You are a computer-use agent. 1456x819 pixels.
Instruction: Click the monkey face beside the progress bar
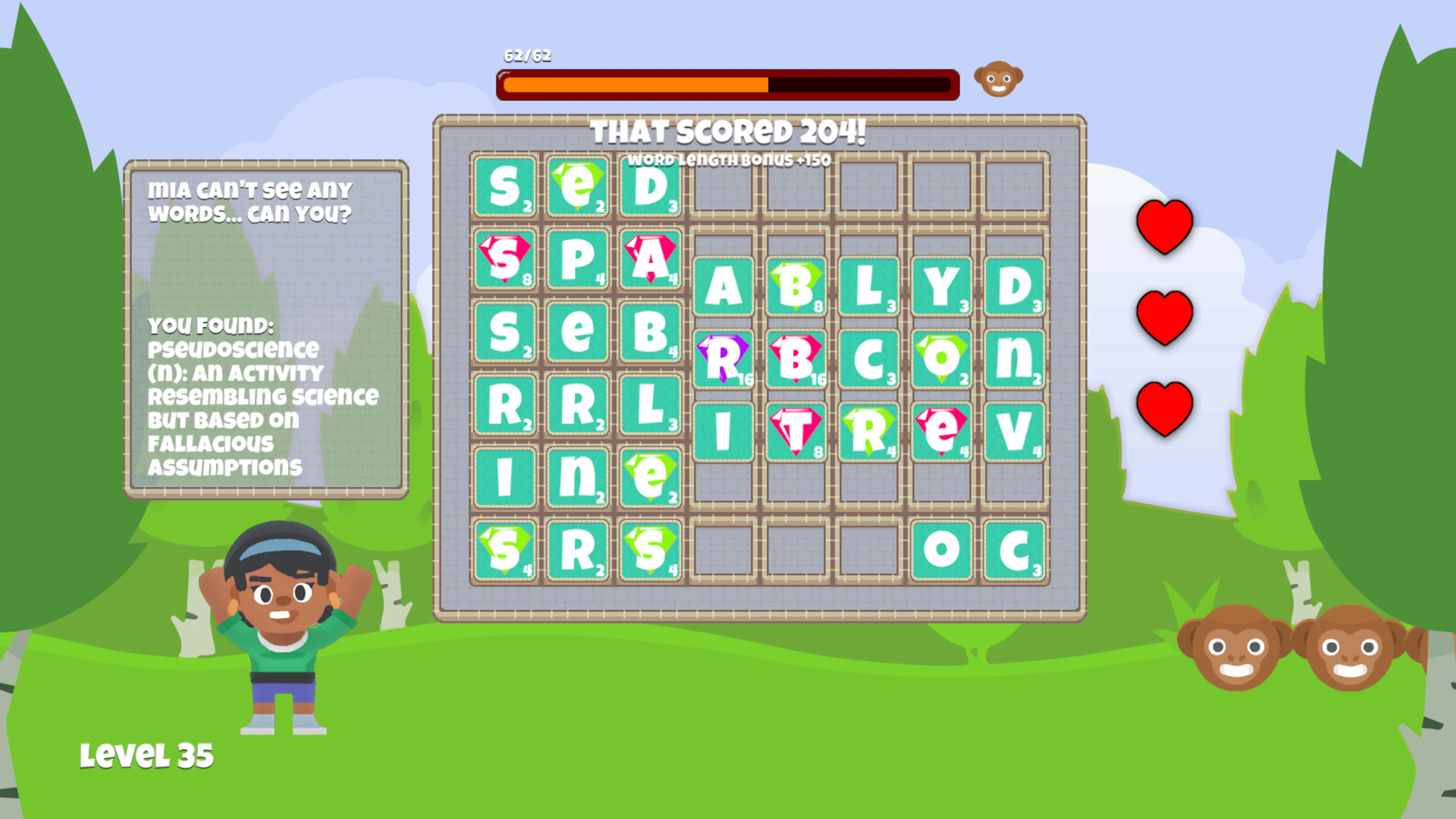(x=998, y=79)
